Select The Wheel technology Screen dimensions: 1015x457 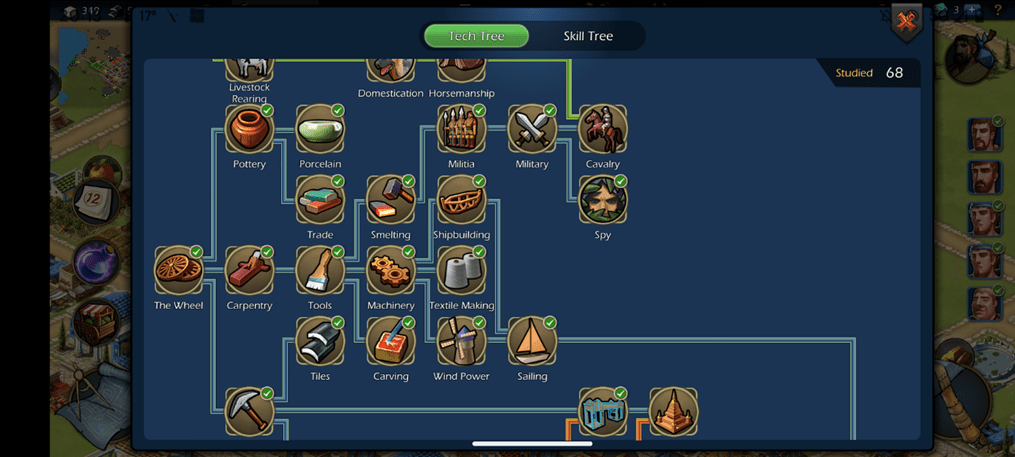(x=179, y=271)
